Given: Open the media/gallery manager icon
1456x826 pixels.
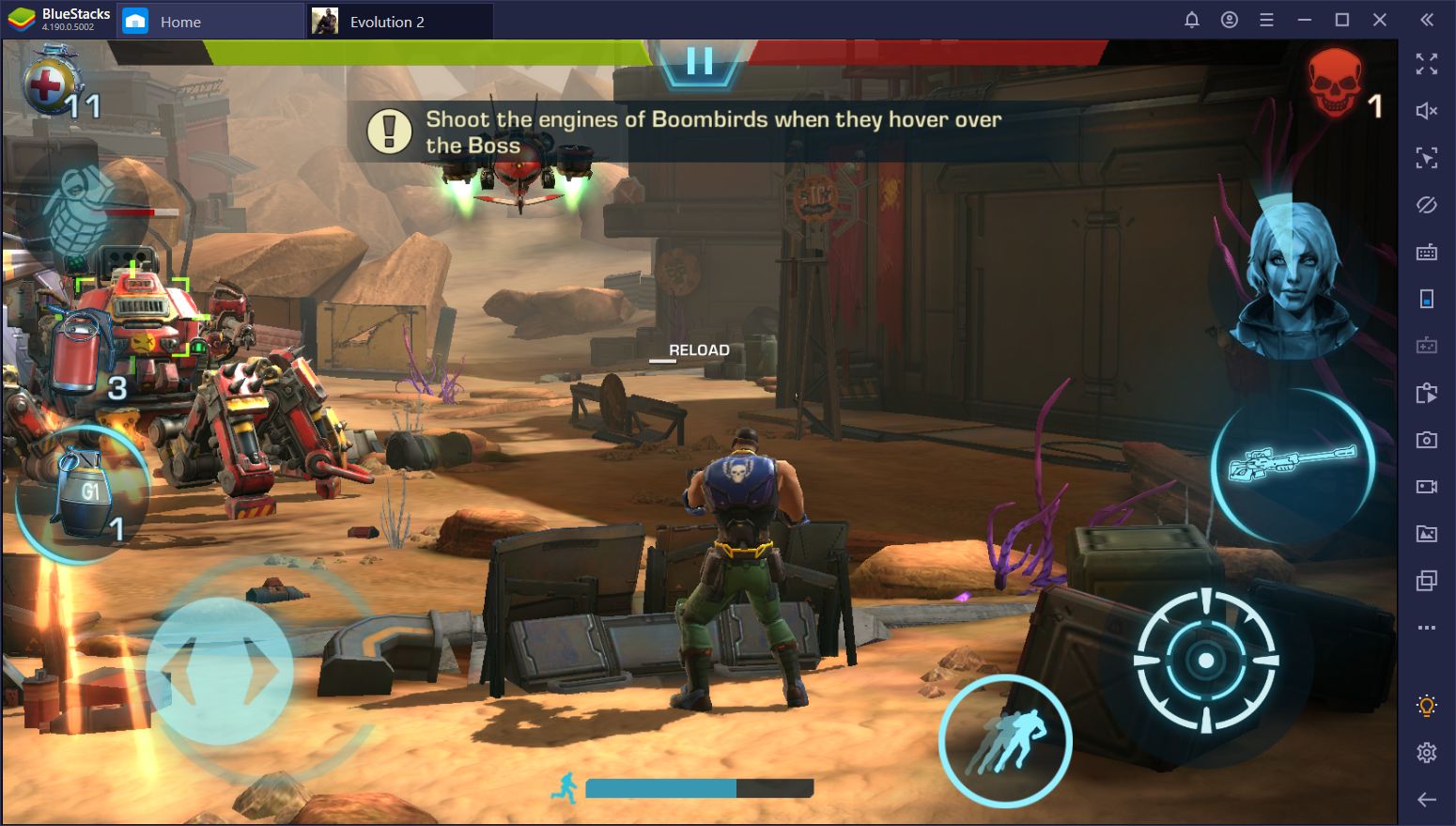Looking at the screenshot, I should coord(1427,533).
